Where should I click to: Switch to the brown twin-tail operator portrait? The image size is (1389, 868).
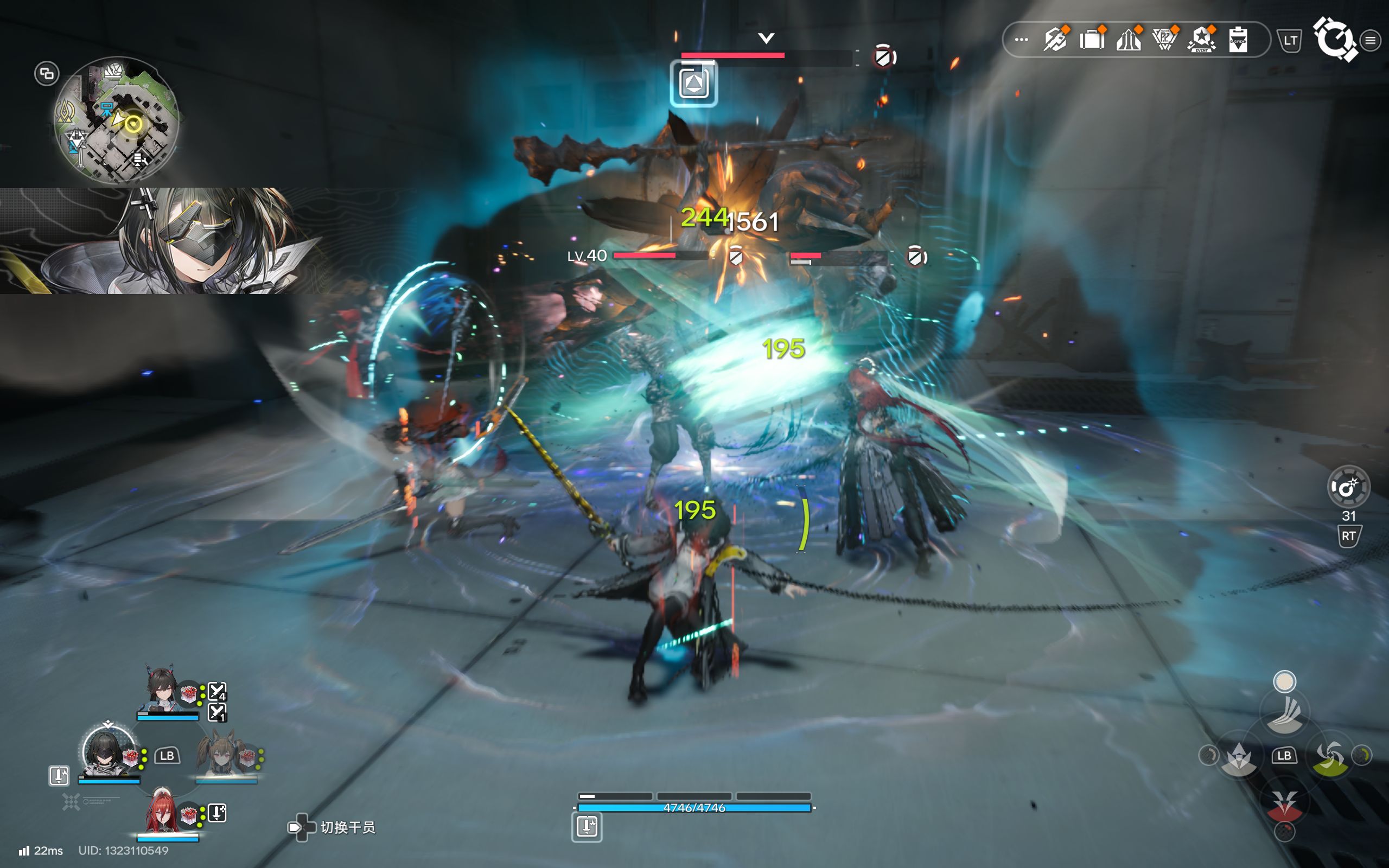pos(220,753)
